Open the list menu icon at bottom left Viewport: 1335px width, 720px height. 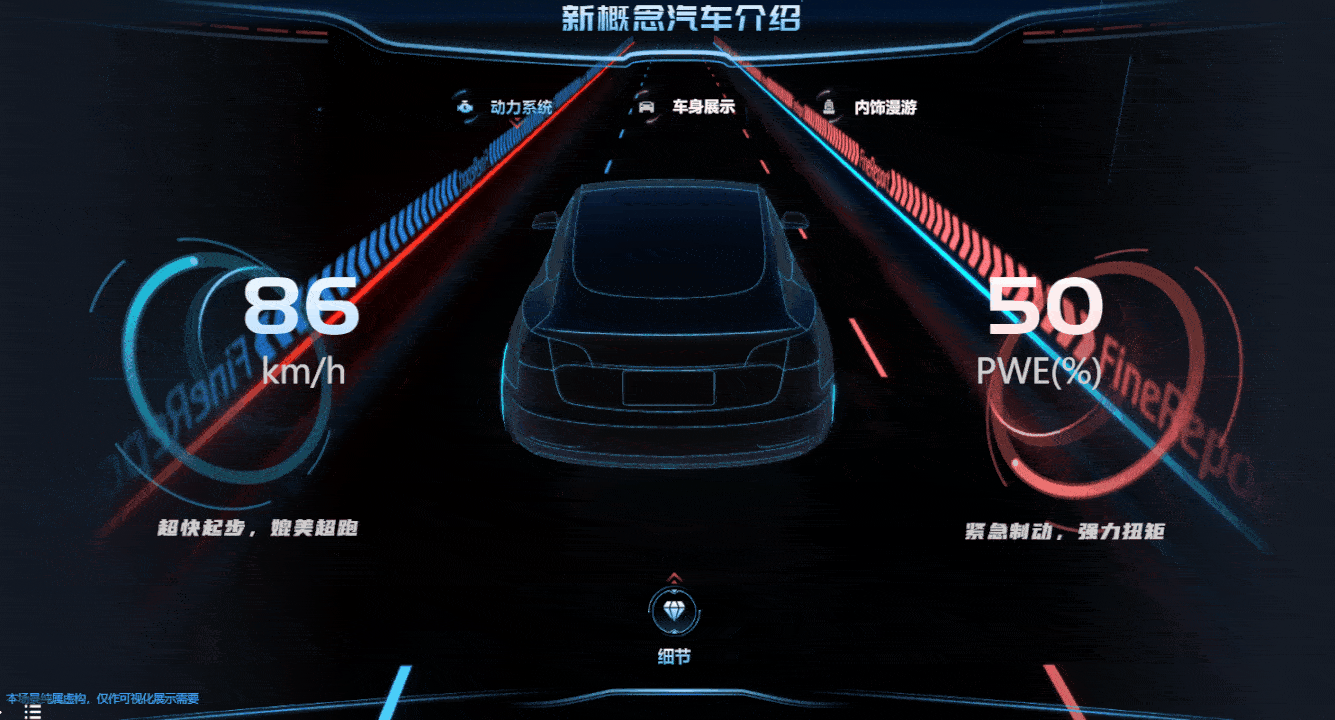click(33, 711)
